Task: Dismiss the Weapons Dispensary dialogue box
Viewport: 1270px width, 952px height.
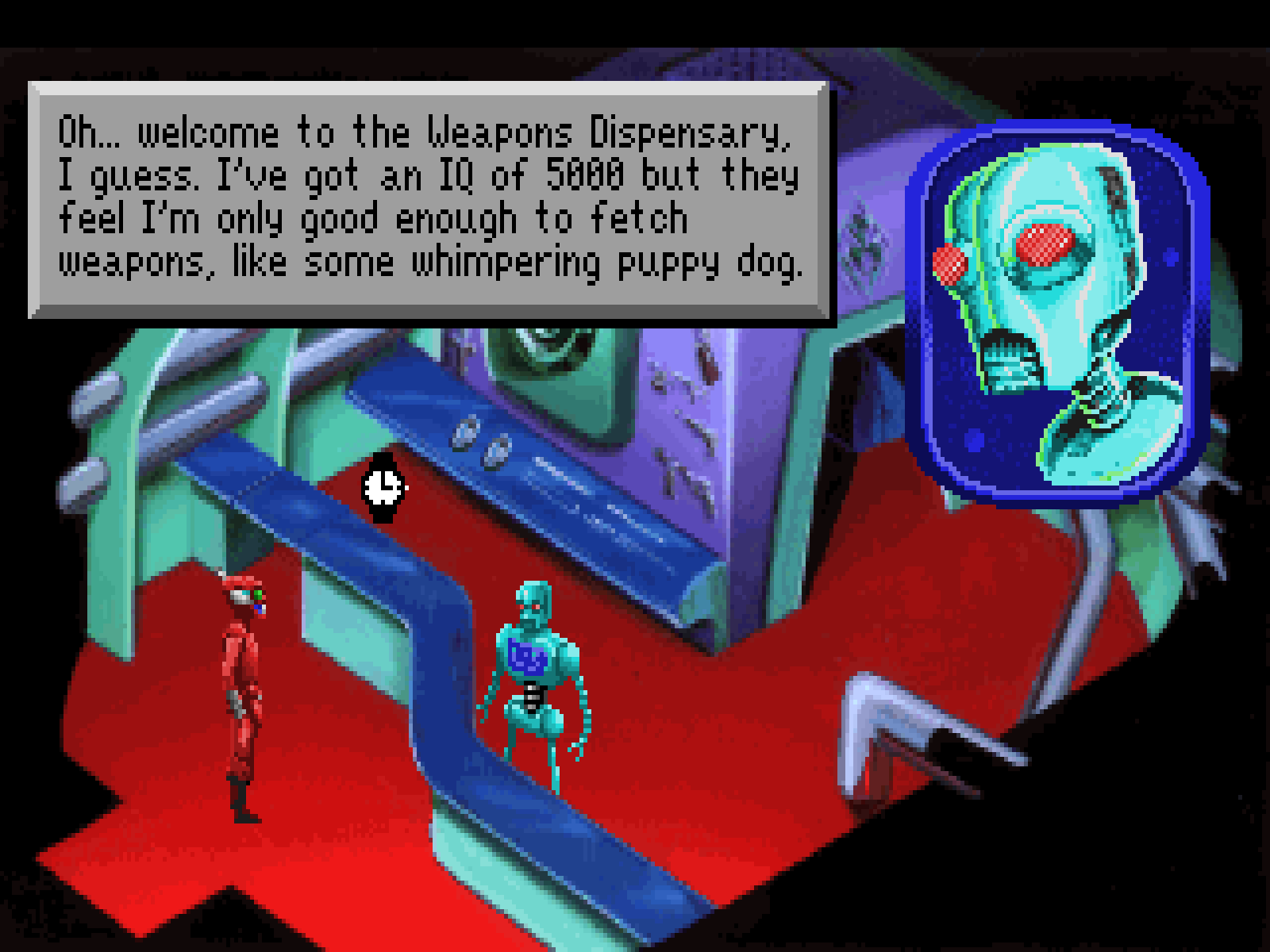Action: 429,198
